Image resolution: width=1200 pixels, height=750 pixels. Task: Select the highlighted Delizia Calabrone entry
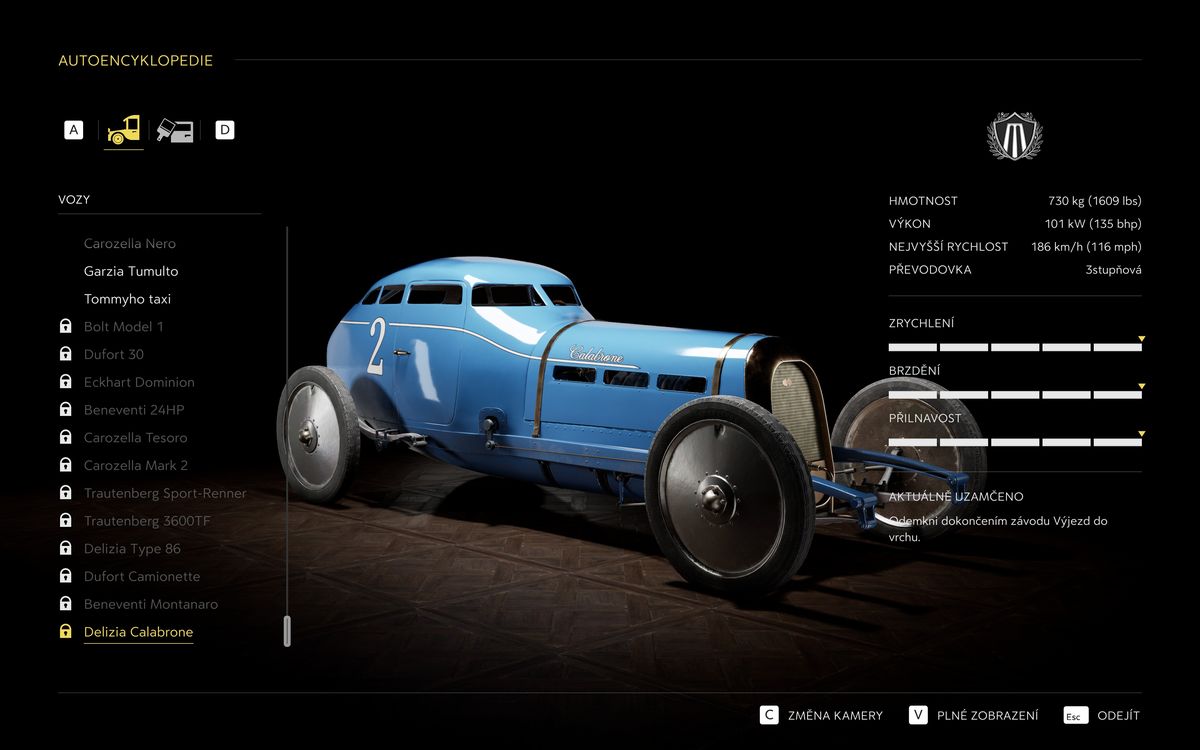tap(138, 632)
